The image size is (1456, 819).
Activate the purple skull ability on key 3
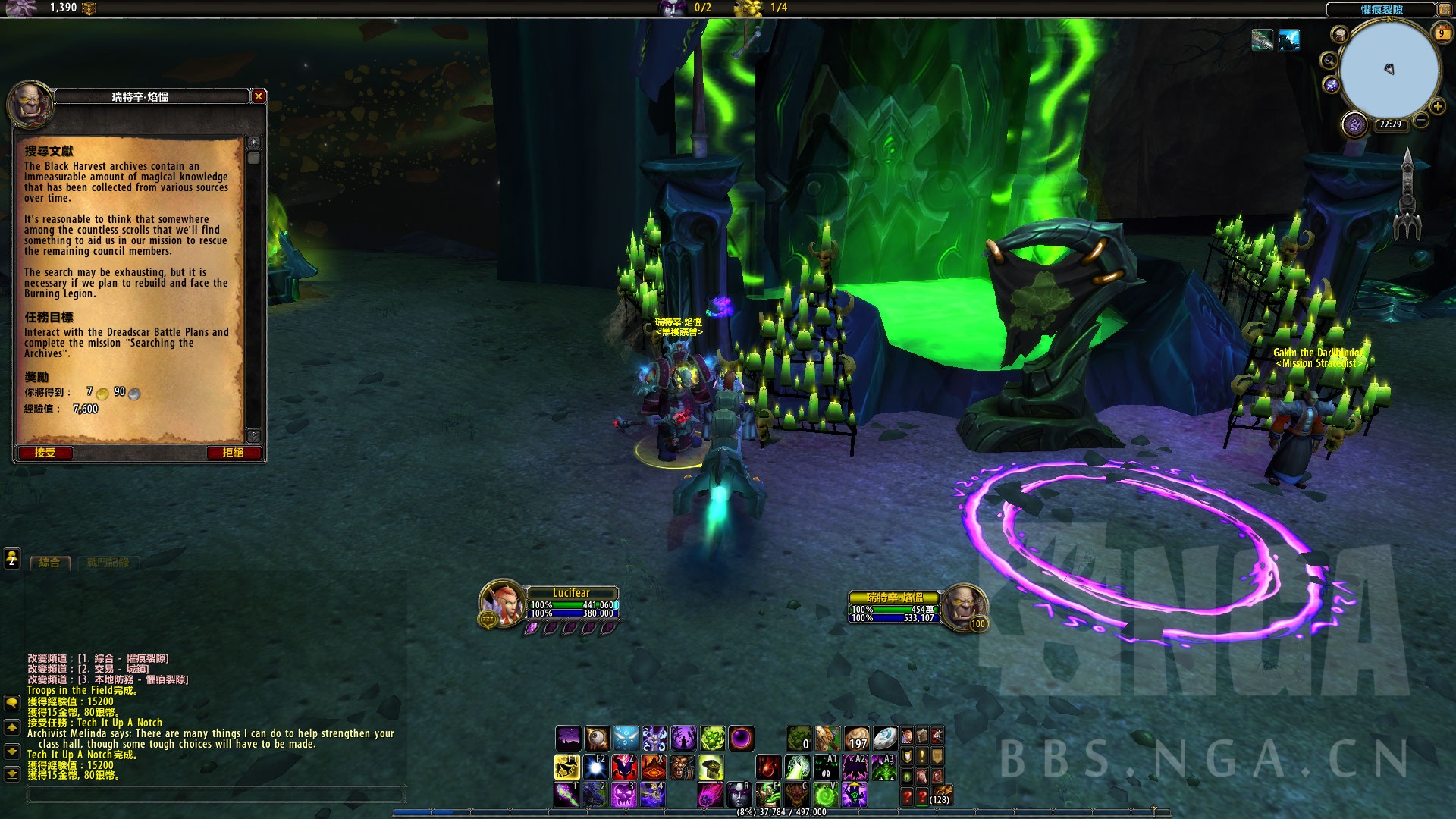(623, 794)
